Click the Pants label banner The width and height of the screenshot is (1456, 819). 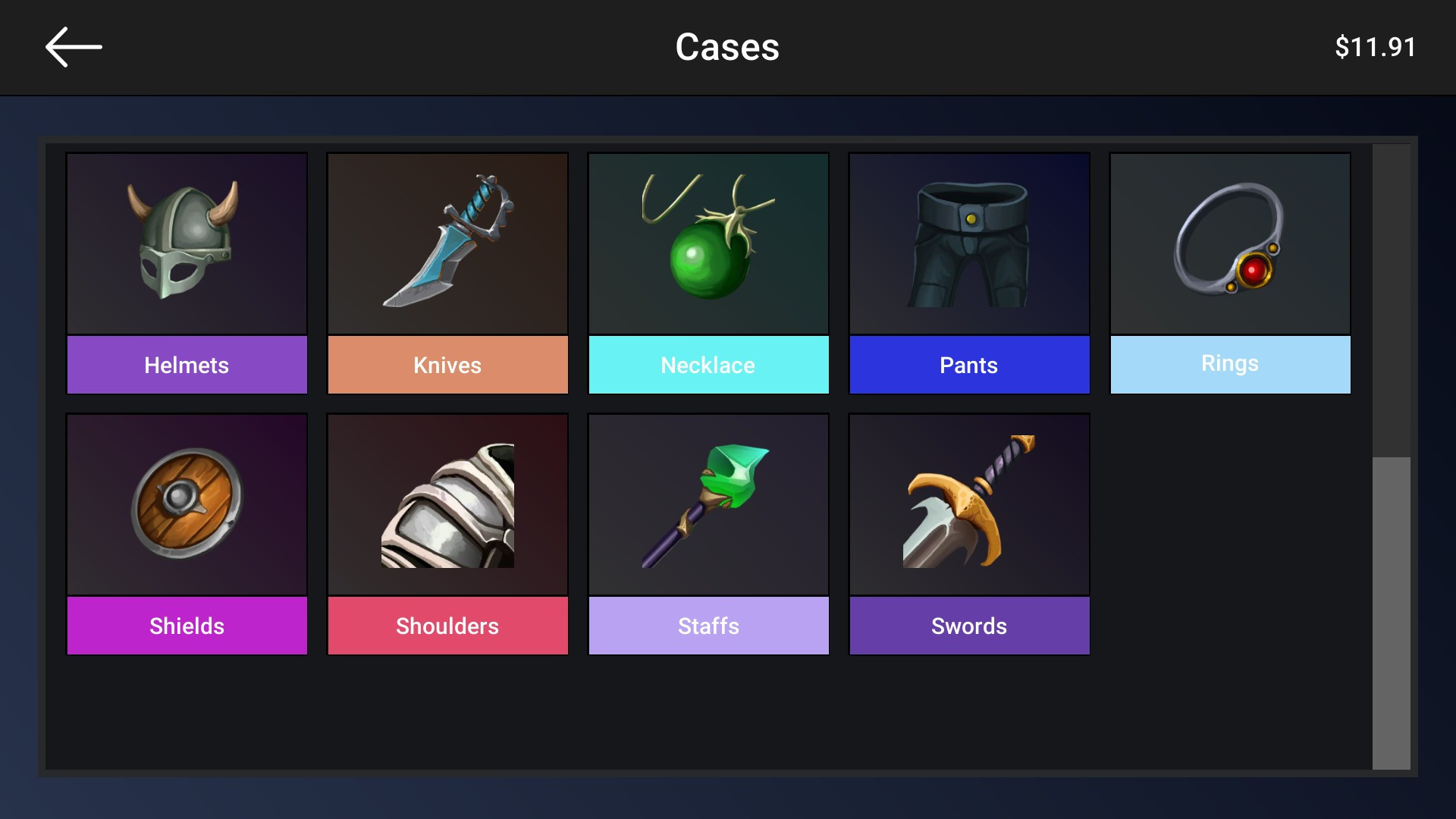[969, 365]
